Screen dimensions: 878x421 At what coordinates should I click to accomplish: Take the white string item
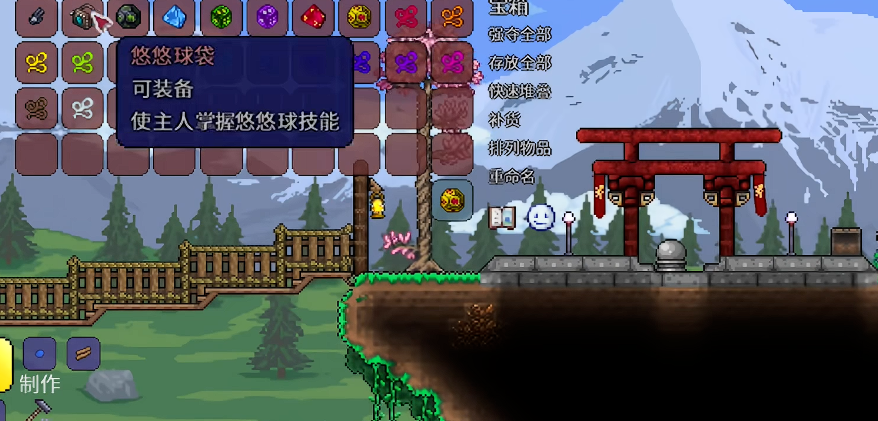(83, 106)
